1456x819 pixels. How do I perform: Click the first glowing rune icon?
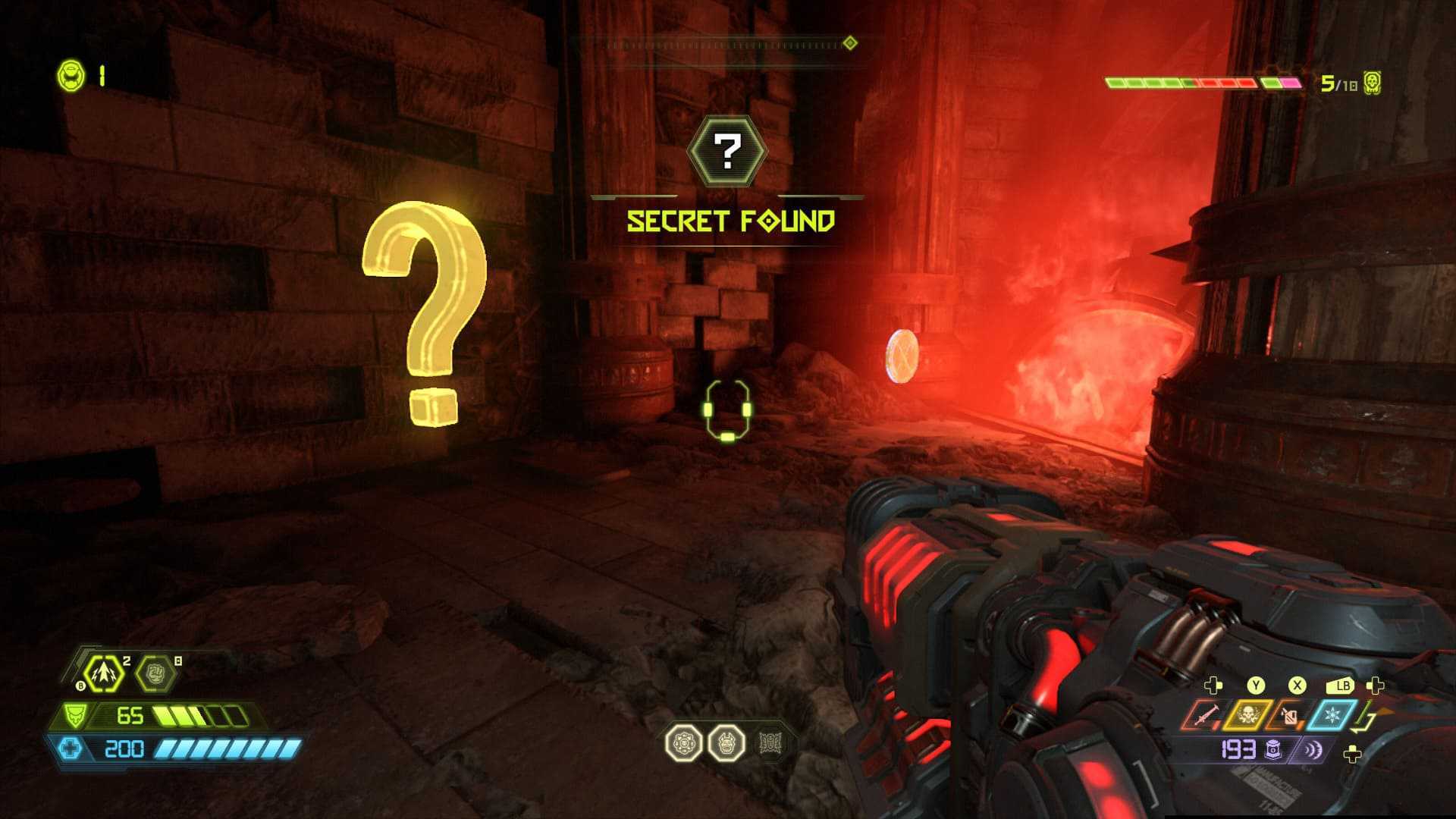[x=685, y=743]
